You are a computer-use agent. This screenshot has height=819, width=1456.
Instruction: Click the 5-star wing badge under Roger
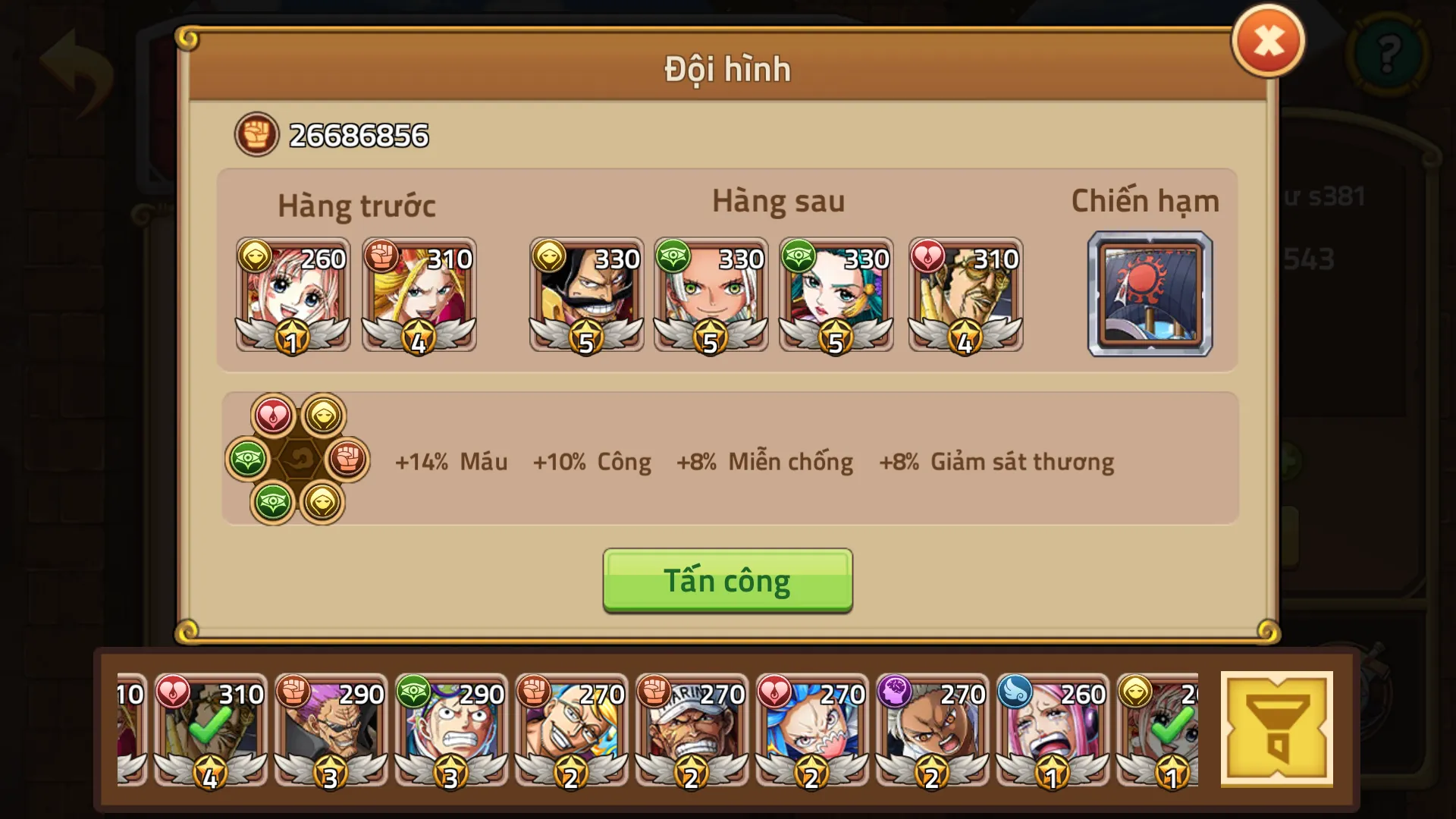click(x=586, y=343)
